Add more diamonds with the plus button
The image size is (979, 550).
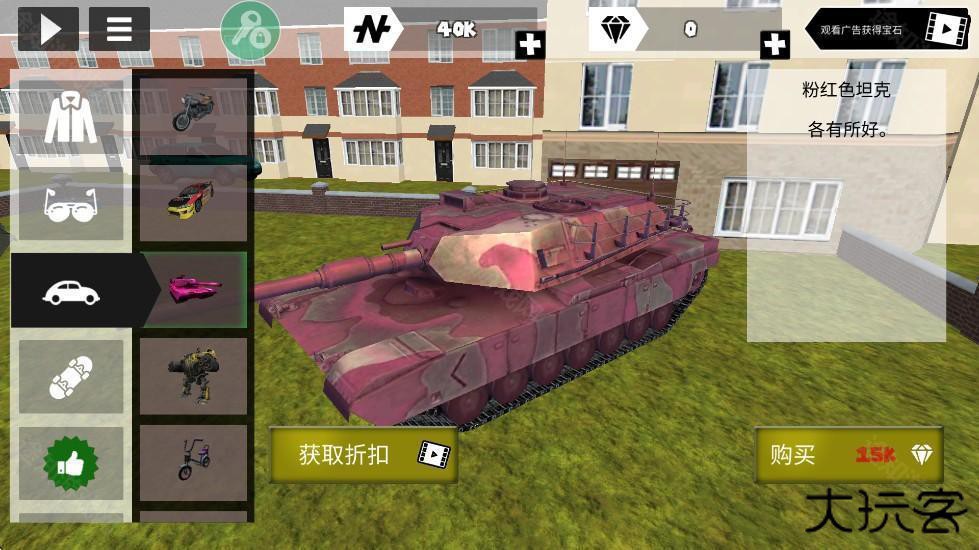click(774, 44)
